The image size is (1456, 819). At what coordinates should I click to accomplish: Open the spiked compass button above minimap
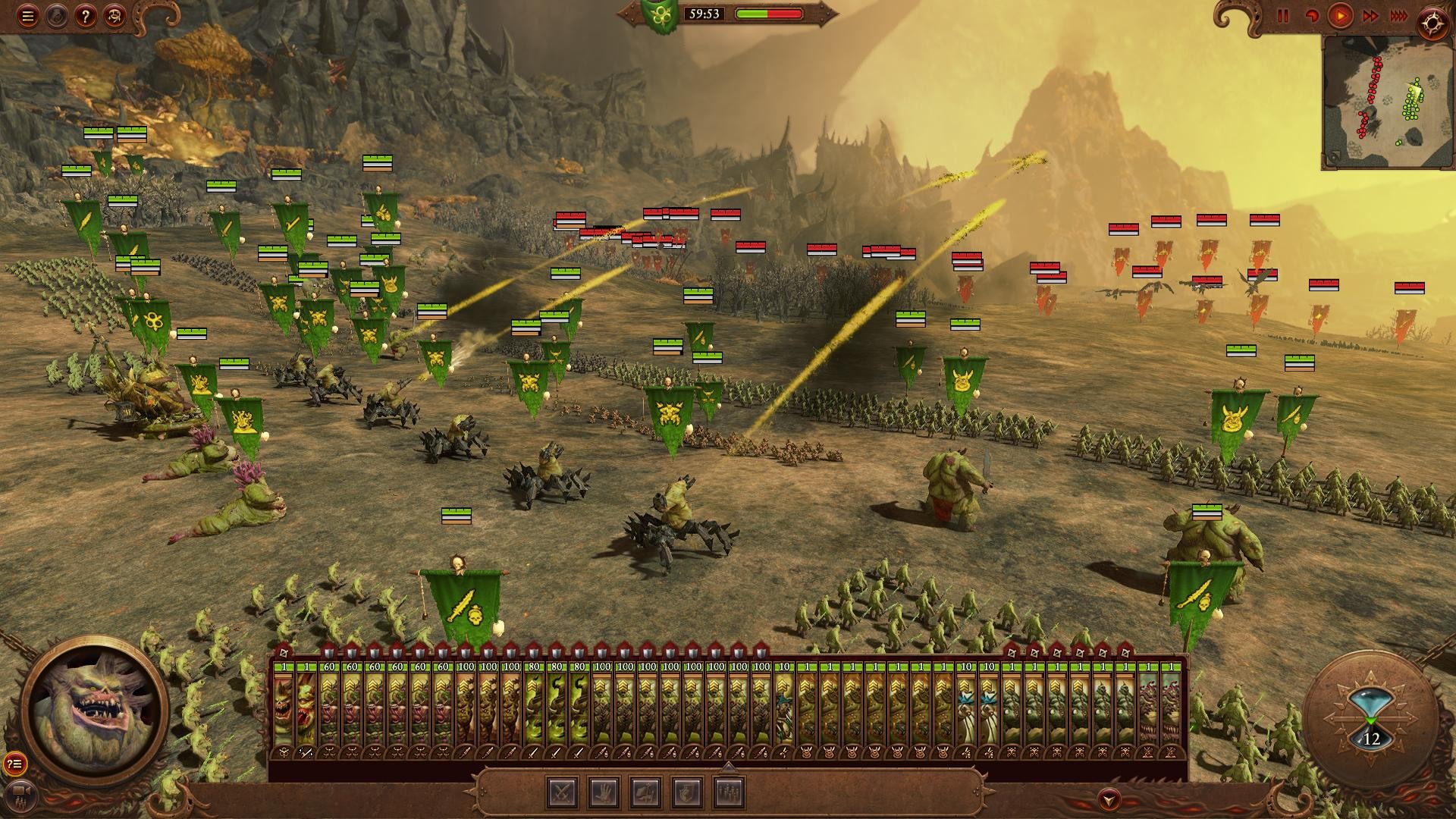point(1432,24)
